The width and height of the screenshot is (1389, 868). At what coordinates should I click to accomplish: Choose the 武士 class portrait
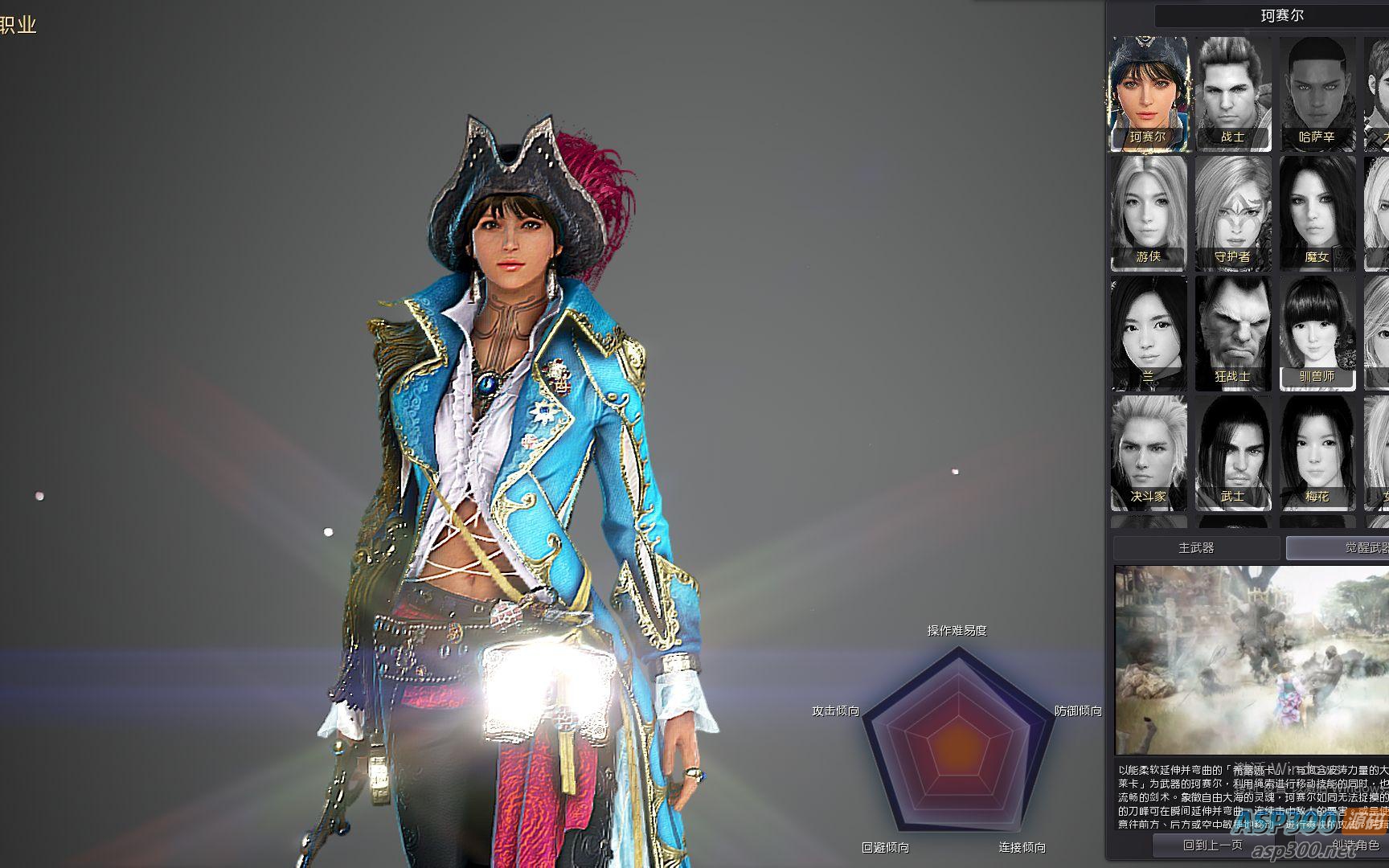click(1232, 452)
